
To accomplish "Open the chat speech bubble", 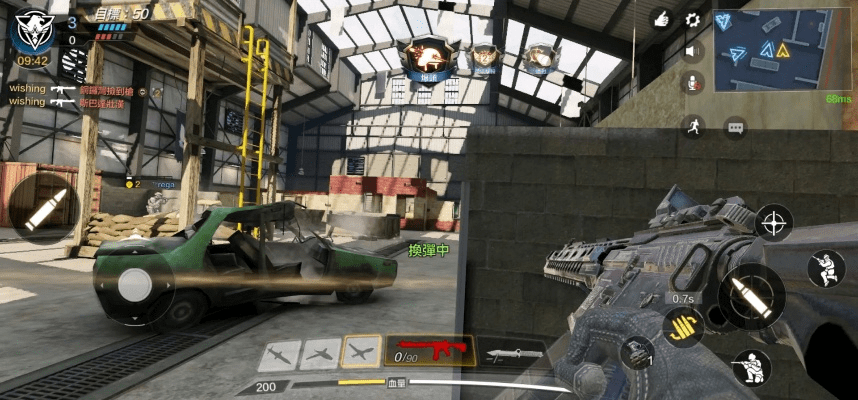I will pyautogui.click(x=736, y=128).
